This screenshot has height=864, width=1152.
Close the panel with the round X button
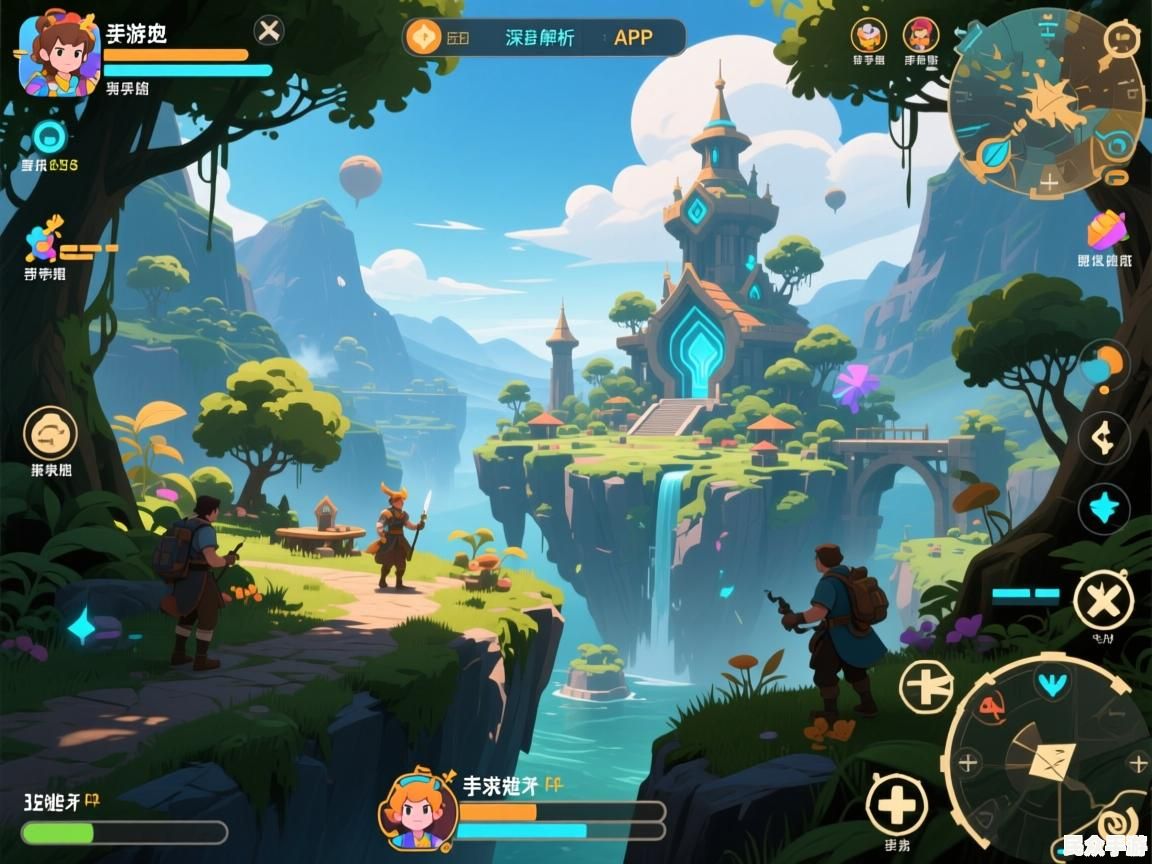click(269, 31)
